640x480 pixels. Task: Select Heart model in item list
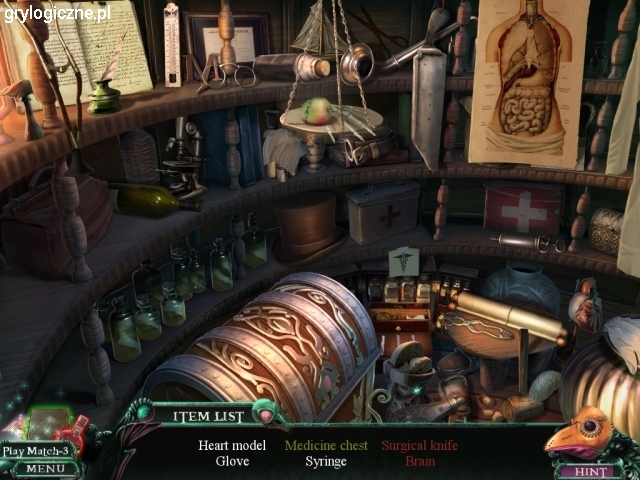232,445
